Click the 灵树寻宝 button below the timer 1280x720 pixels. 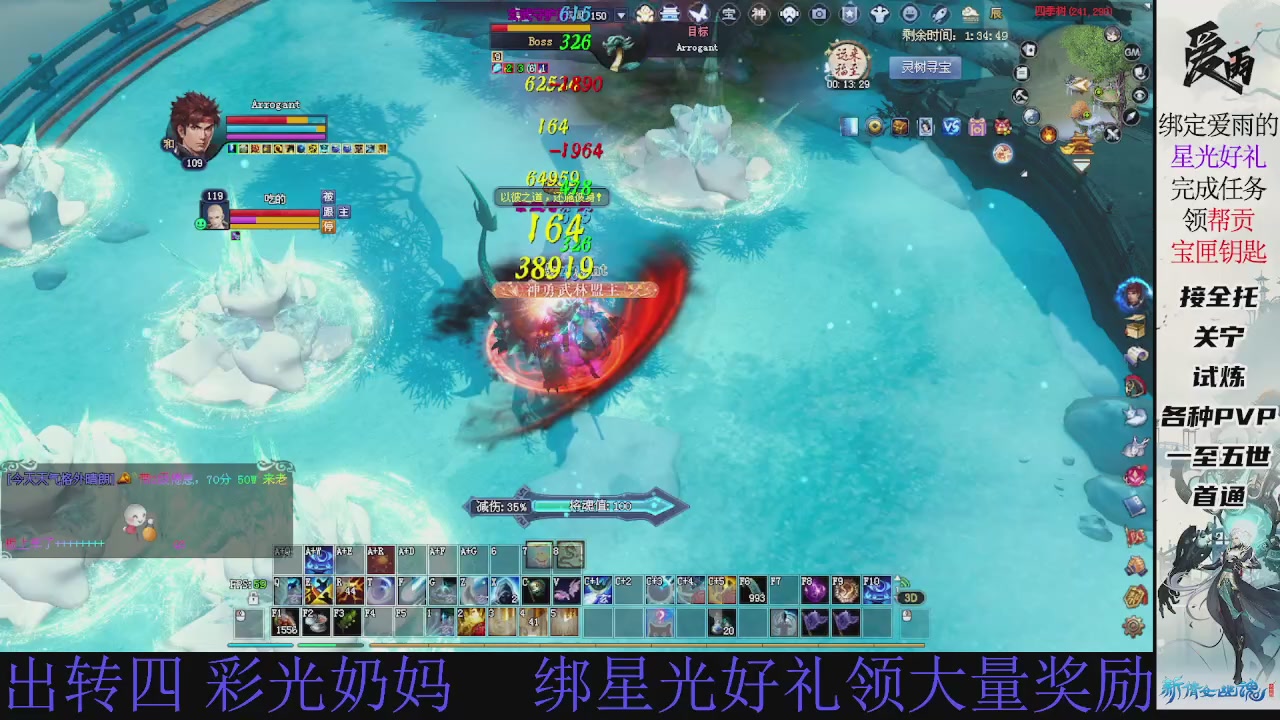click(927, 66)
